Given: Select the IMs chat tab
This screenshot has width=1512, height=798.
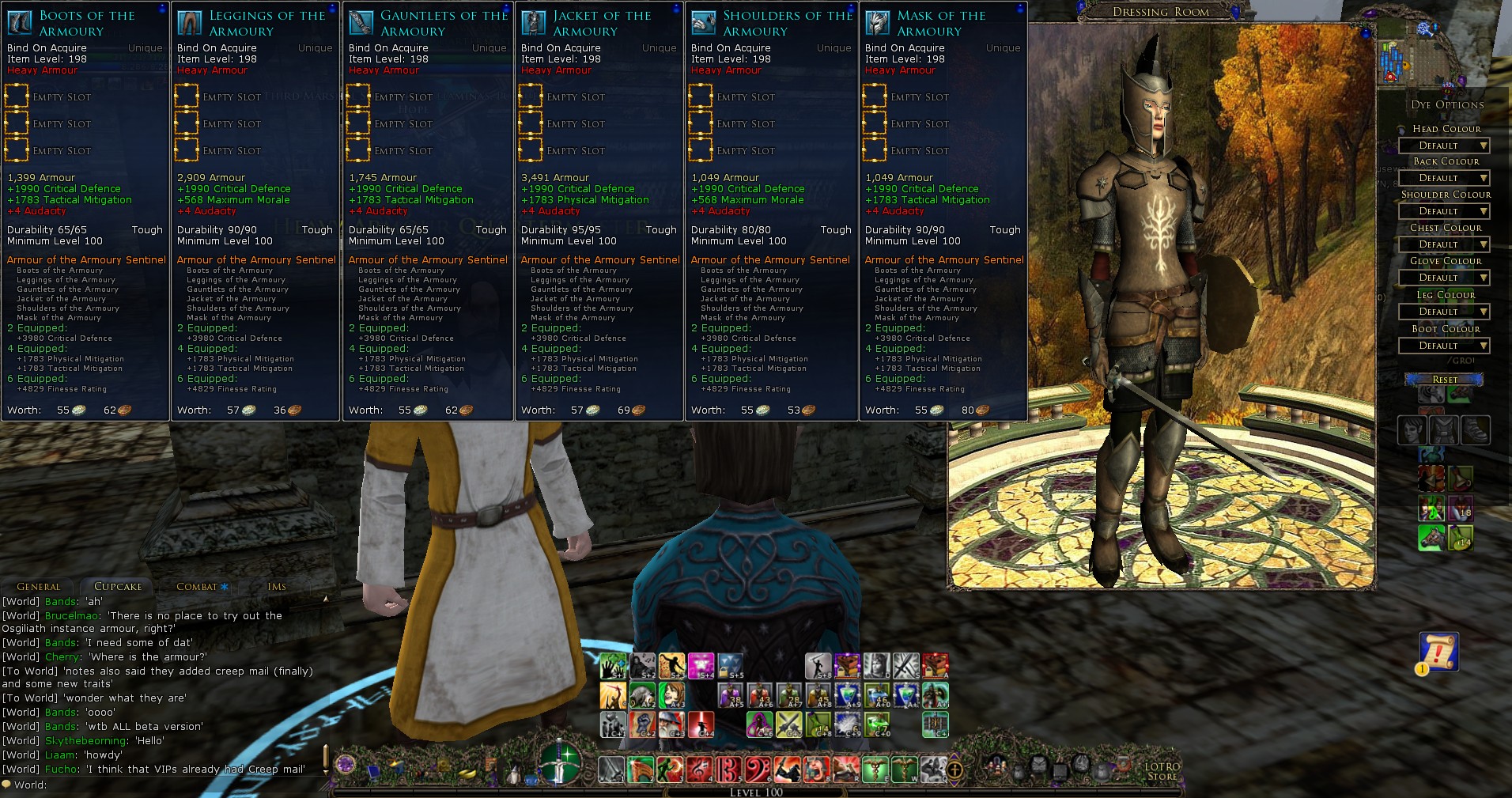Looking at the screenshot, I should [x=277, y=587].
